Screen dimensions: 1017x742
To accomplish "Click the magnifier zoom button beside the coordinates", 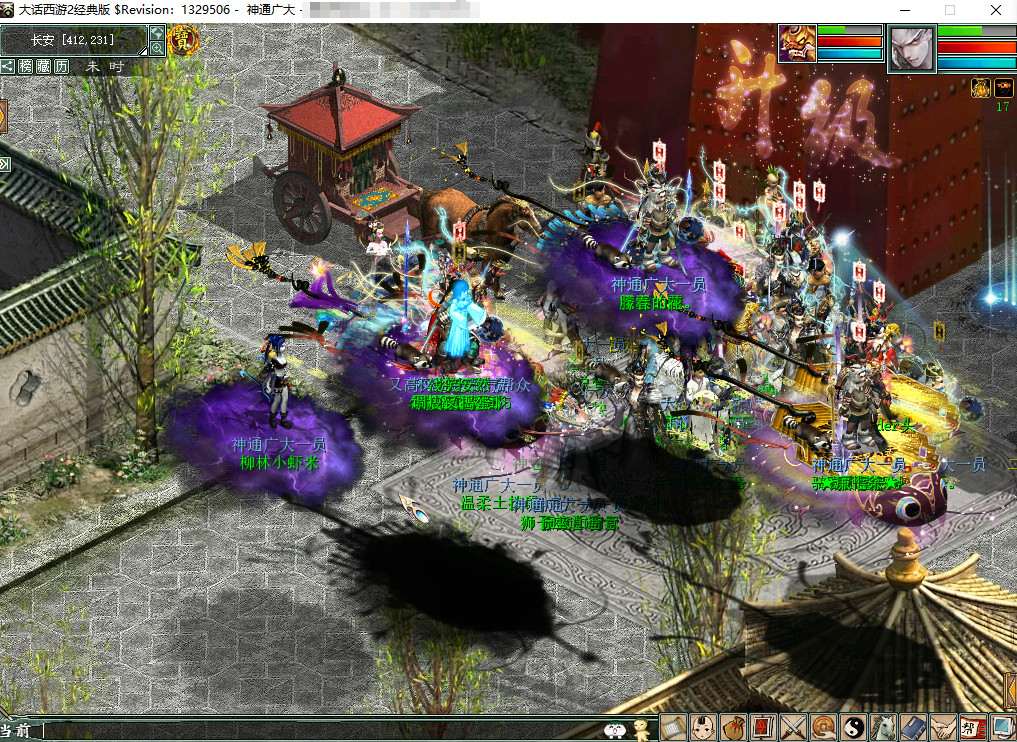I will pos(157,48).
